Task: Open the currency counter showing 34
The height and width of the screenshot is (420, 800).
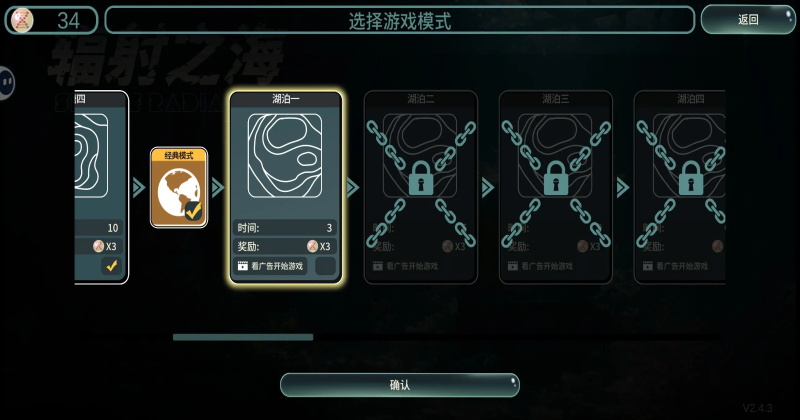Action: click(52, 20)
